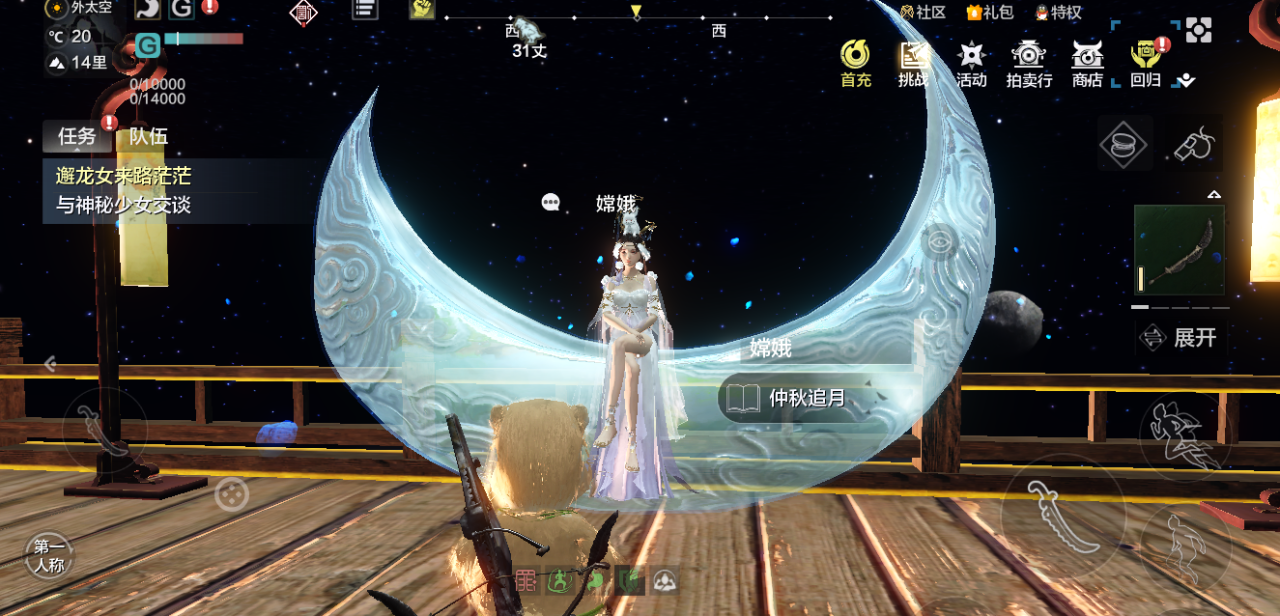The width and height of the screenshot is (1280, 616).
Task: Open the 拍卖行 auction house
Action: point(1029,63)
